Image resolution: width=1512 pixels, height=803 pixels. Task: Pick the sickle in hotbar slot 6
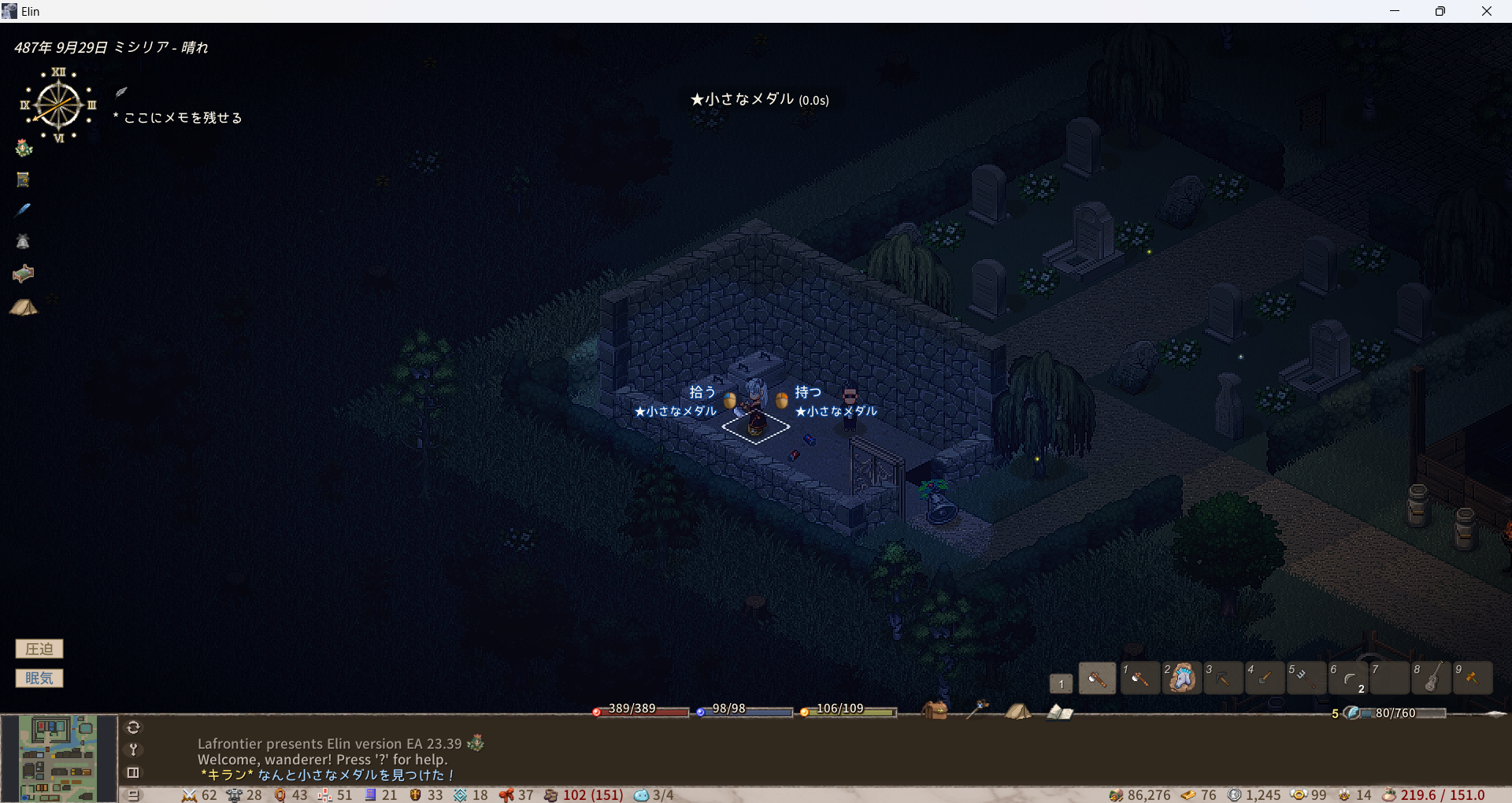click(x=1348, y=678)
